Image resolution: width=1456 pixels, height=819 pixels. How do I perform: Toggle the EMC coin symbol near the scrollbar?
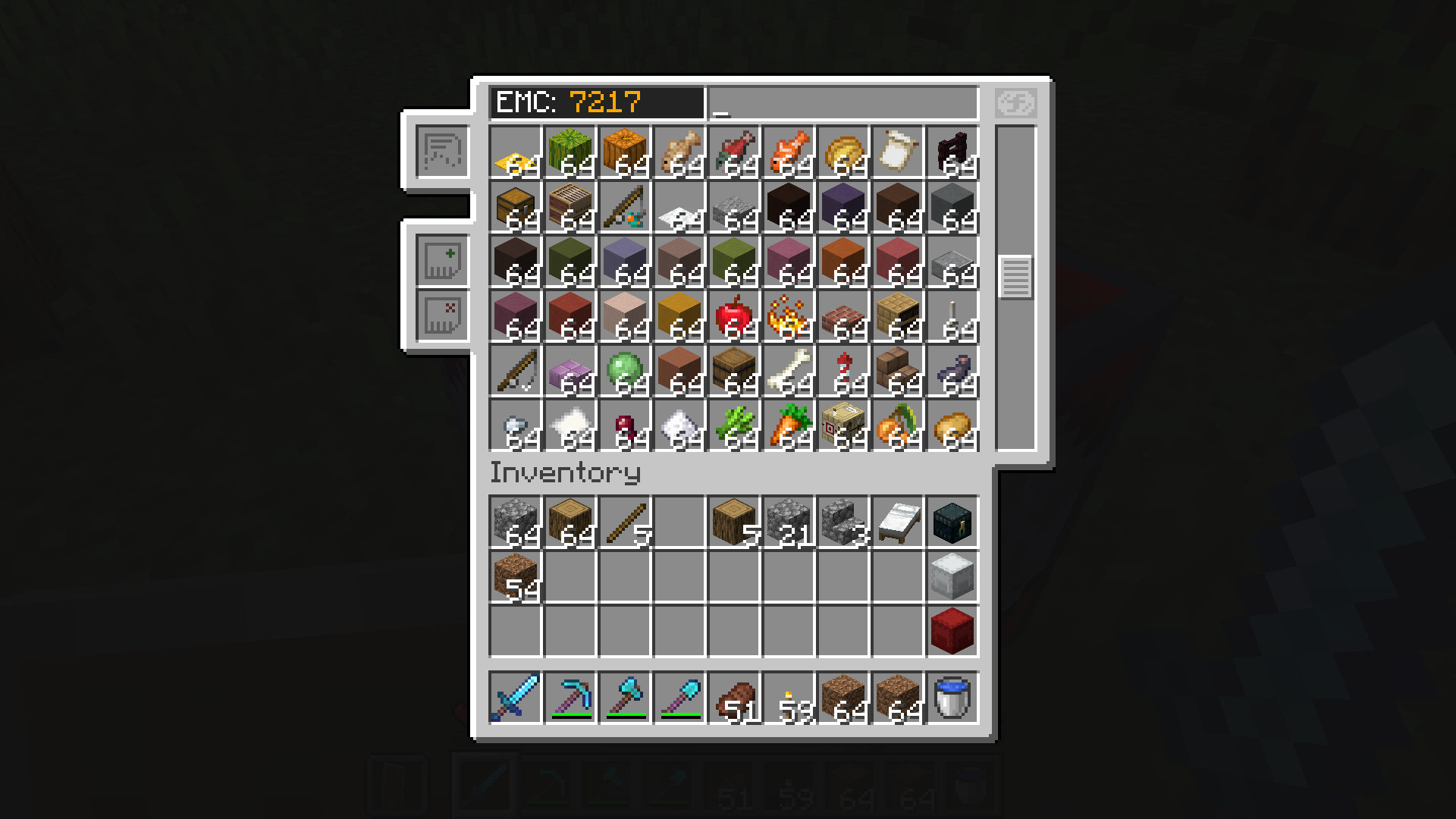(1016, 102)
